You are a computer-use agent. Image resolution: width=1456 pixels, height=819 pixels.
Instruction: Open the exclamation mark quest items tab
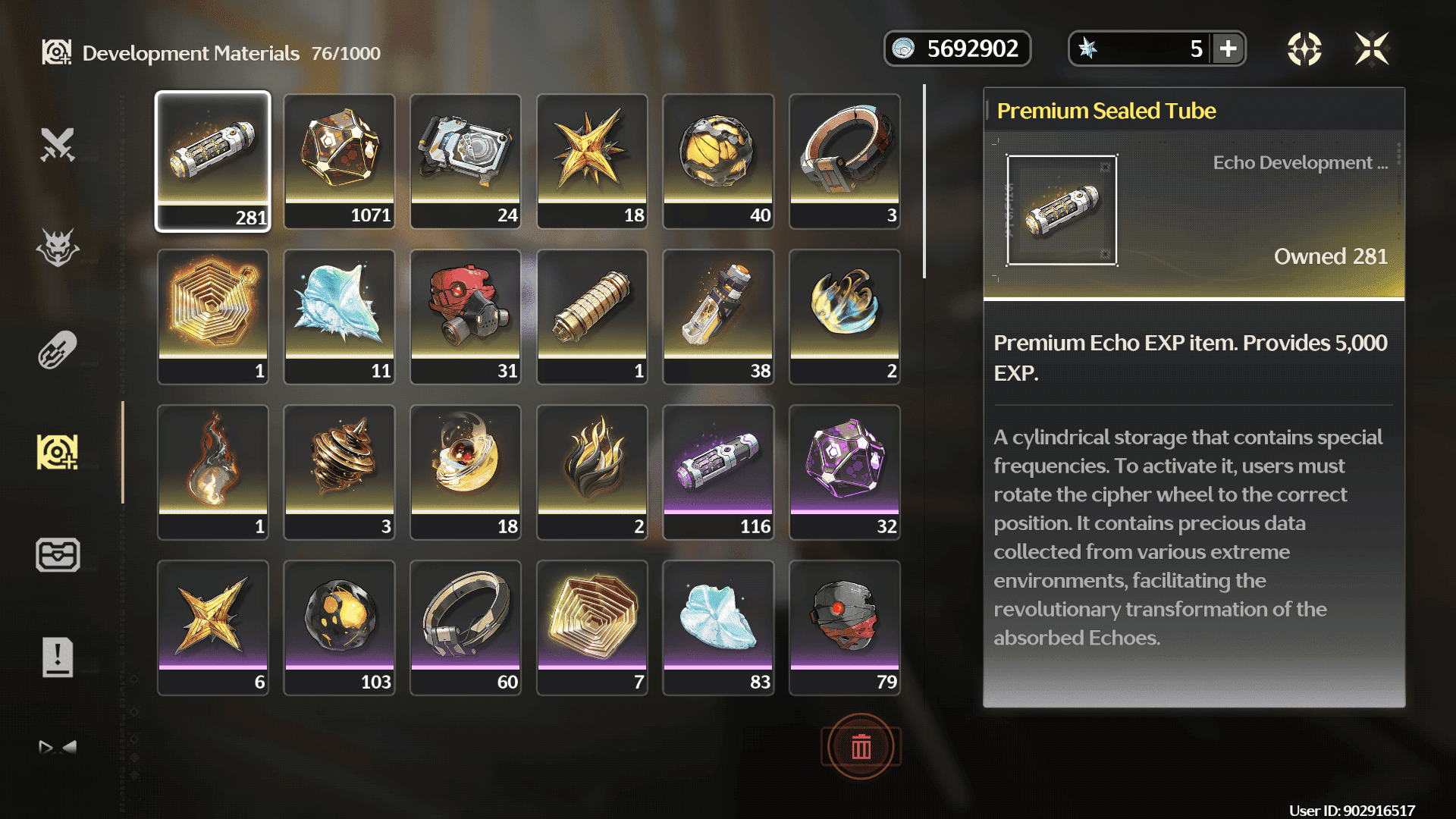(x=58, y=657)
